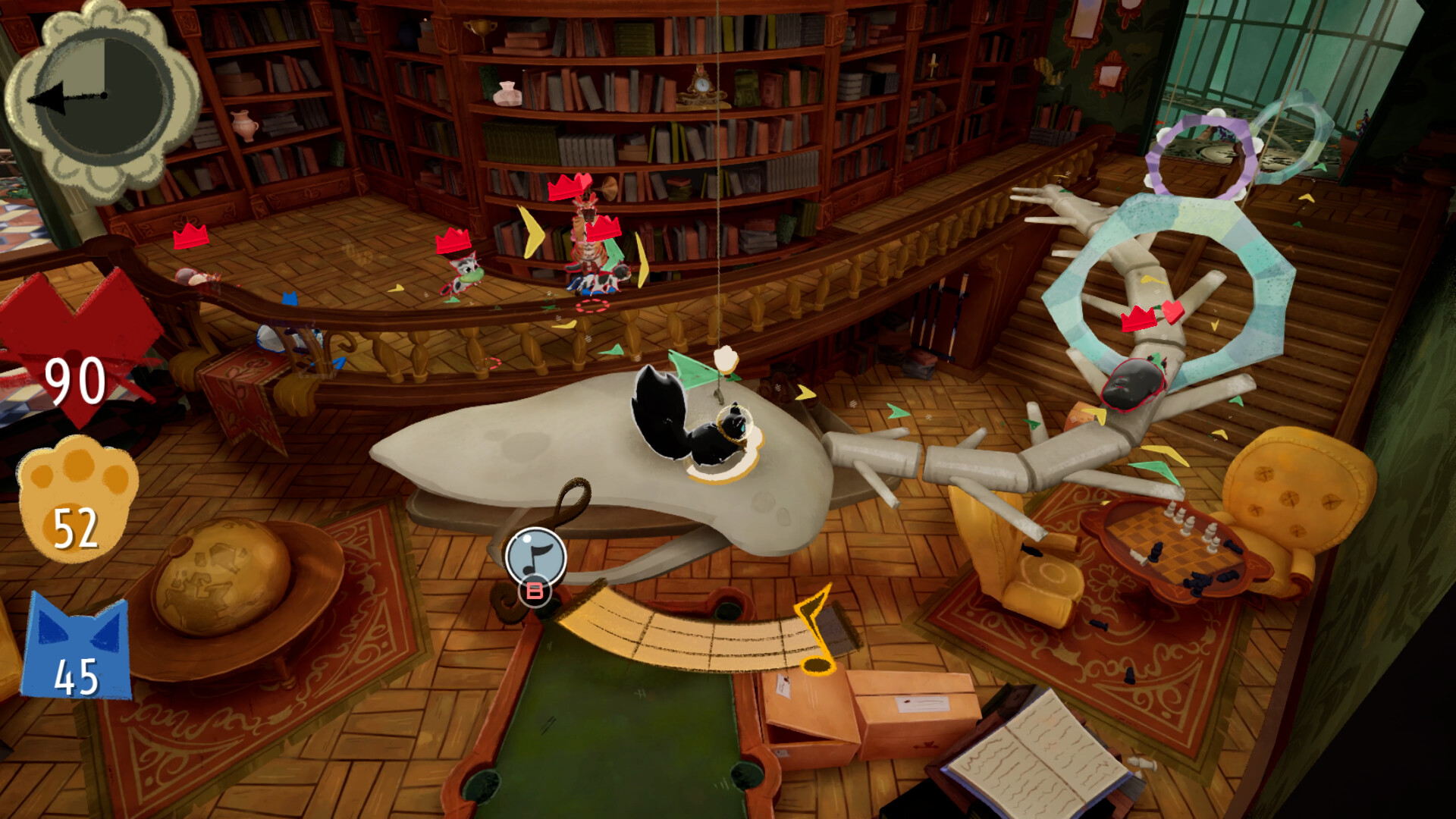Select the green-masked kitten near the bookshelf
Image resolution: width=1456 pixels, height=819 pixels.
(x=463, y=273)
